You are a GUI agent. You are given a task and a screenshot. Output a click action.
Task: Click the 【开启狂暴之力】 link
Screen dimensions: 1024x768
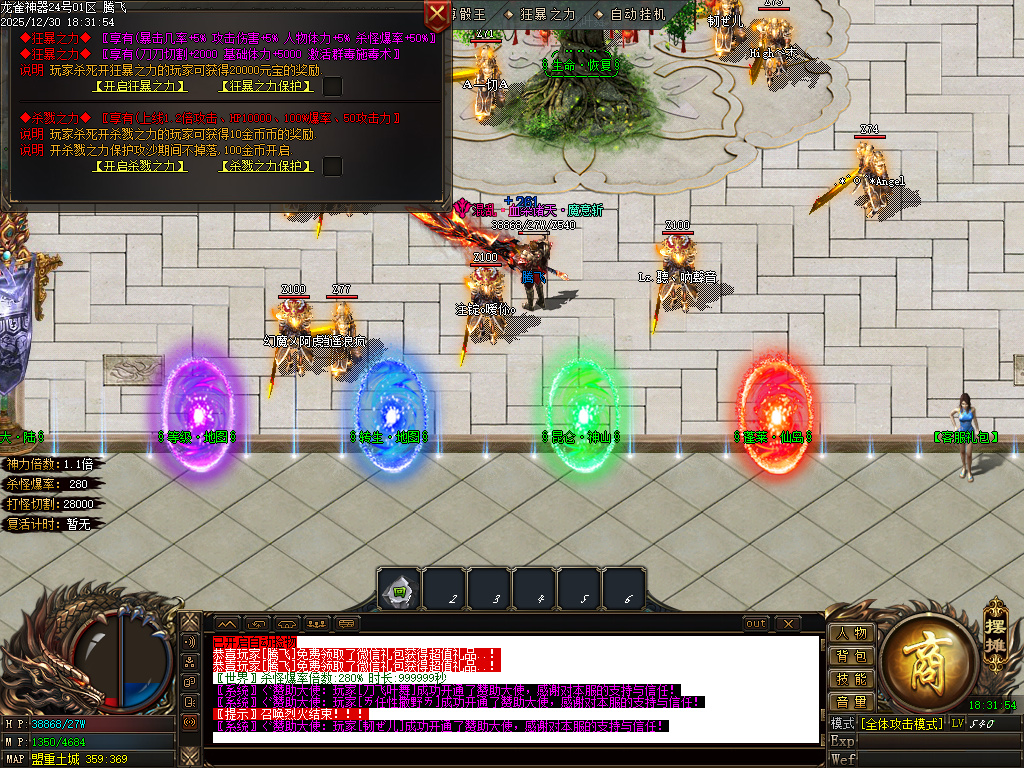(x=140, y=86)
